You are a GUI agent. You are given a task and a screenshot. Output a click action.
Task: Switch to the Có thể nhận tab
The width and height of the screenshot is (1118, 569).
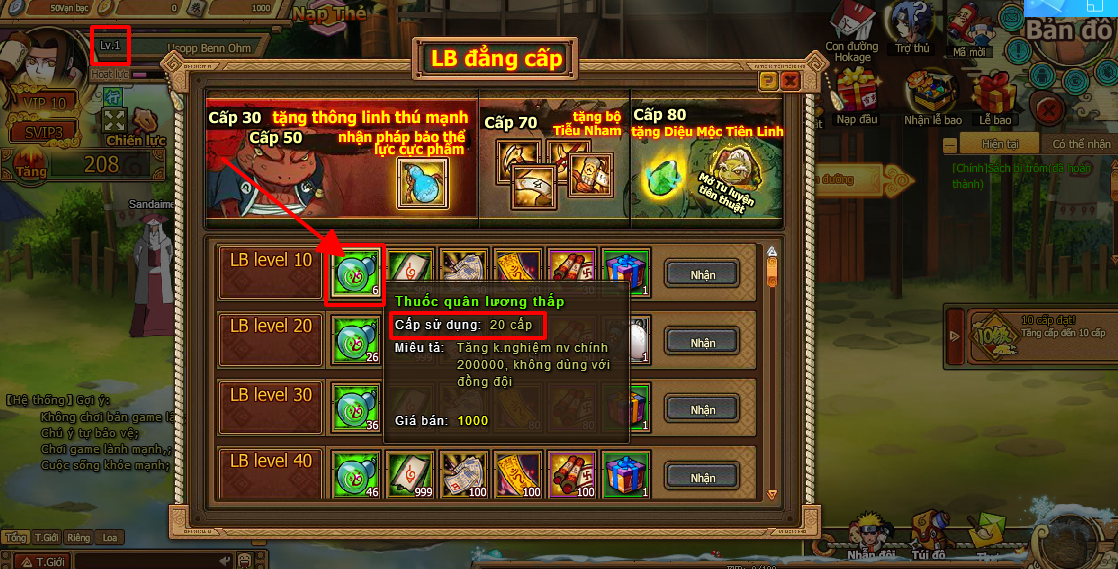(x=1081, y=144)
